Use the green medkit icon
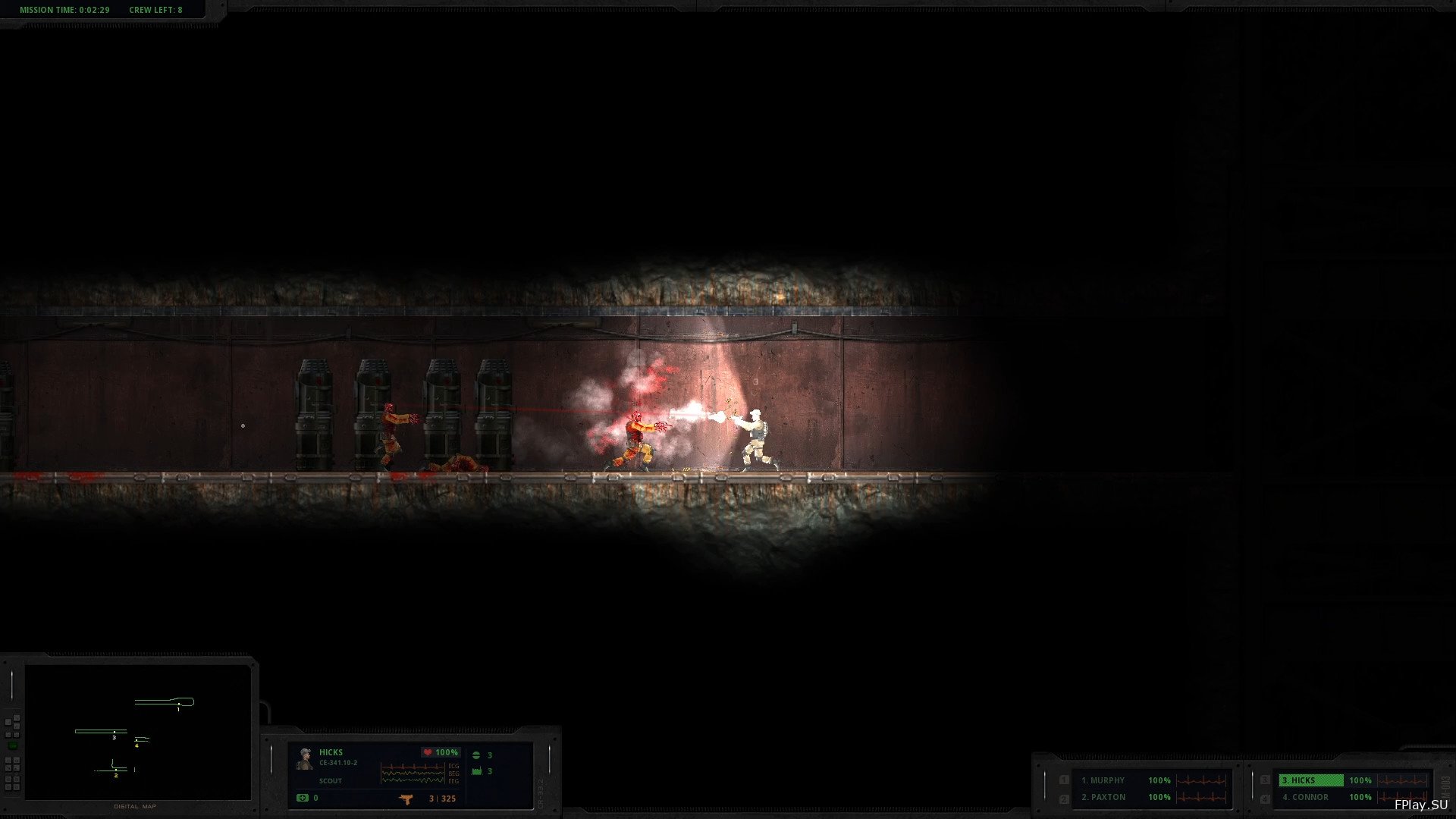Screen dimensions: 1456x819 303,798
